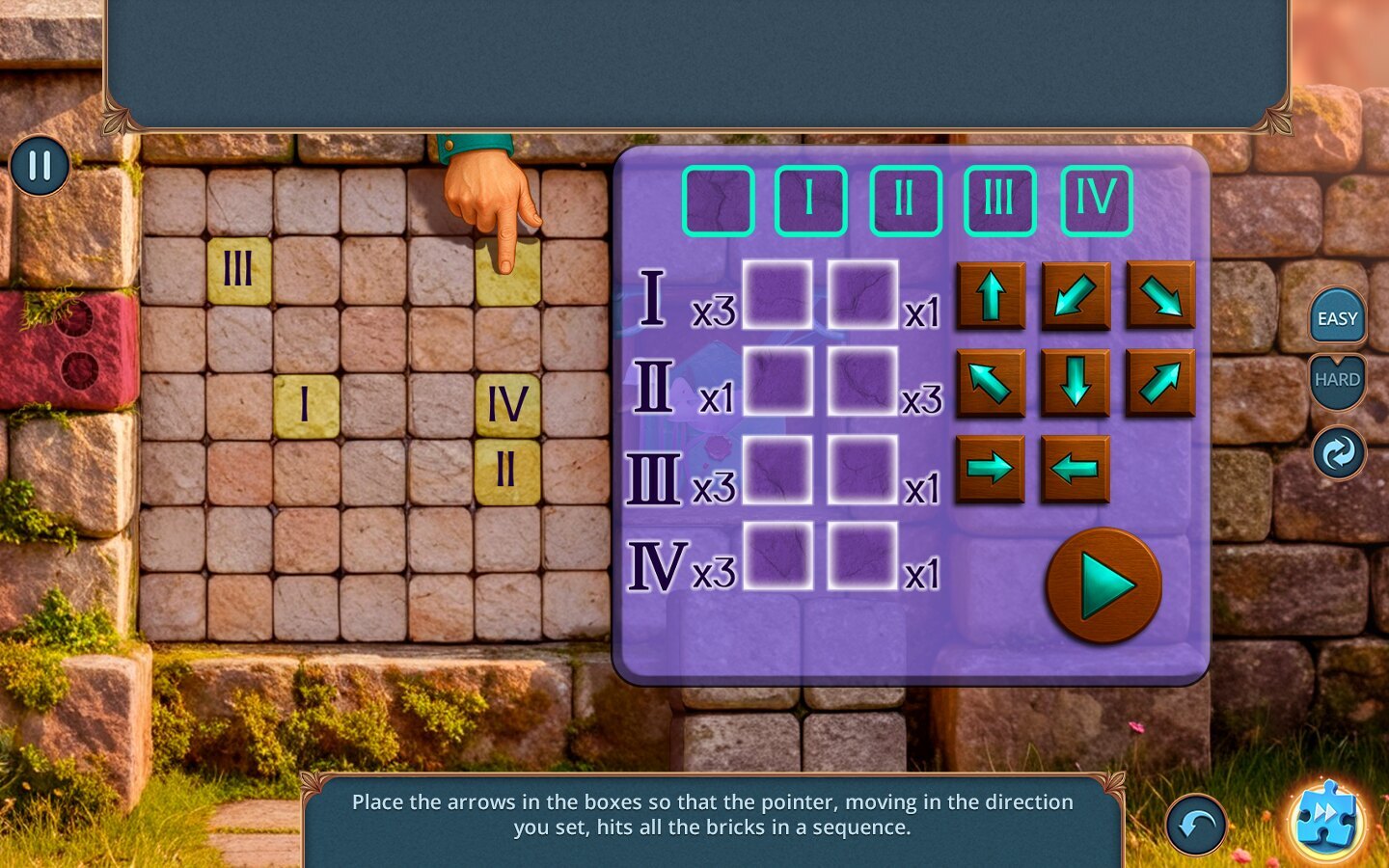Switch difficulty to Easy
Viewport: 1389px width, 868px height.
[1337, 318]
